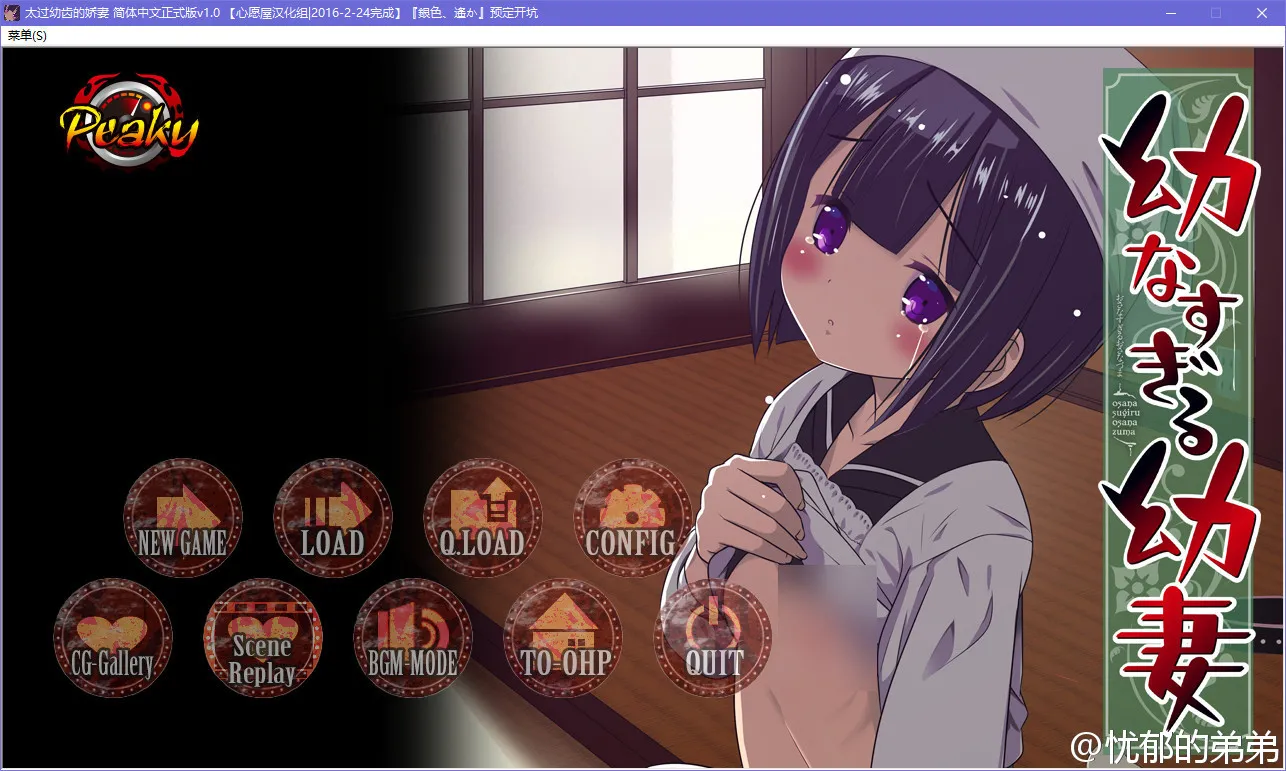The width and height of the screenshot is (1286, 771).
Task: Open the CONFIG settings
Action: [632, 518]
